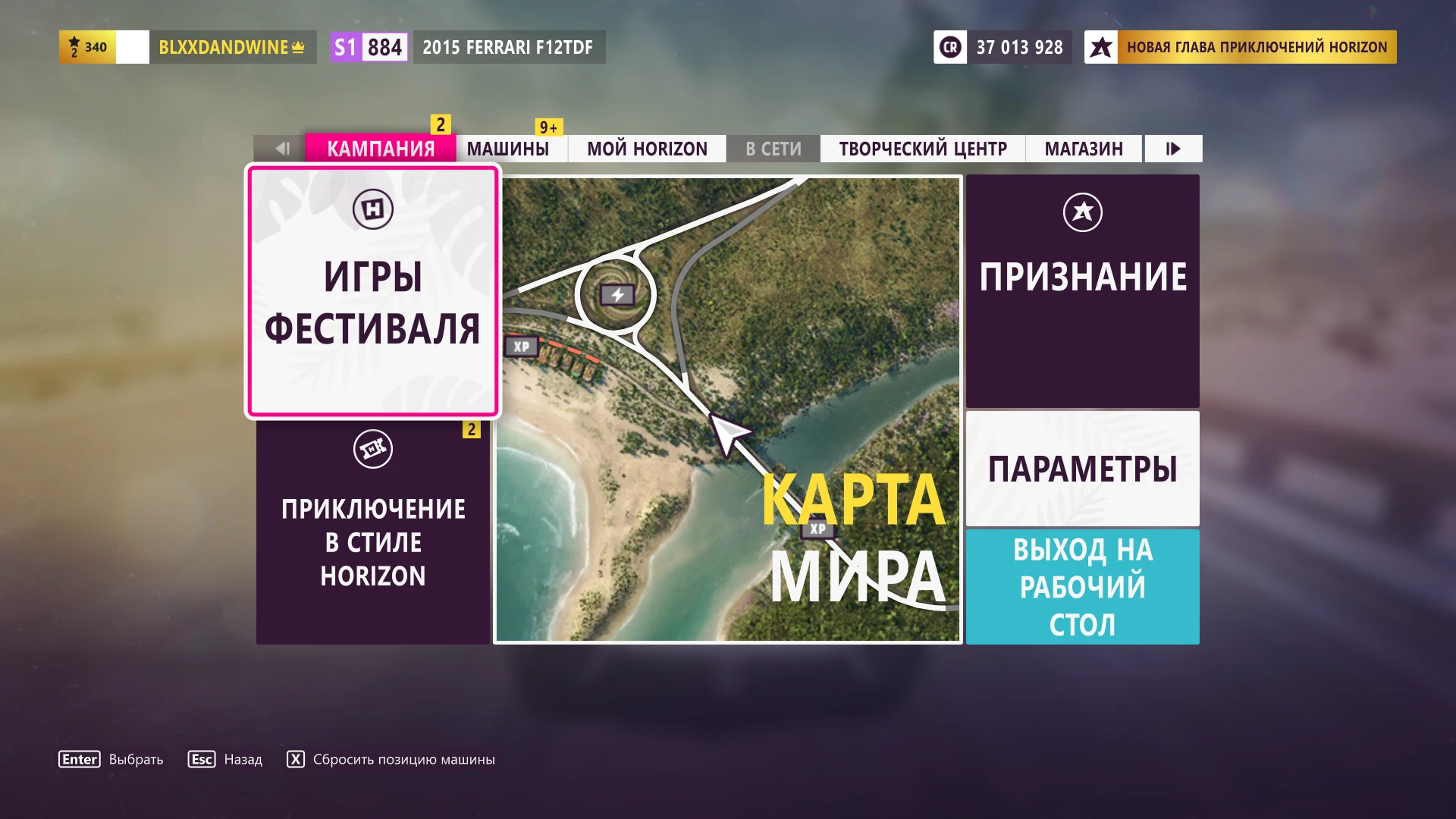Click ВЫХОД НА РАБОЧИЙ СТОЛ to exit
The height and width of the screenshot is (819, 1456).
1082,587
